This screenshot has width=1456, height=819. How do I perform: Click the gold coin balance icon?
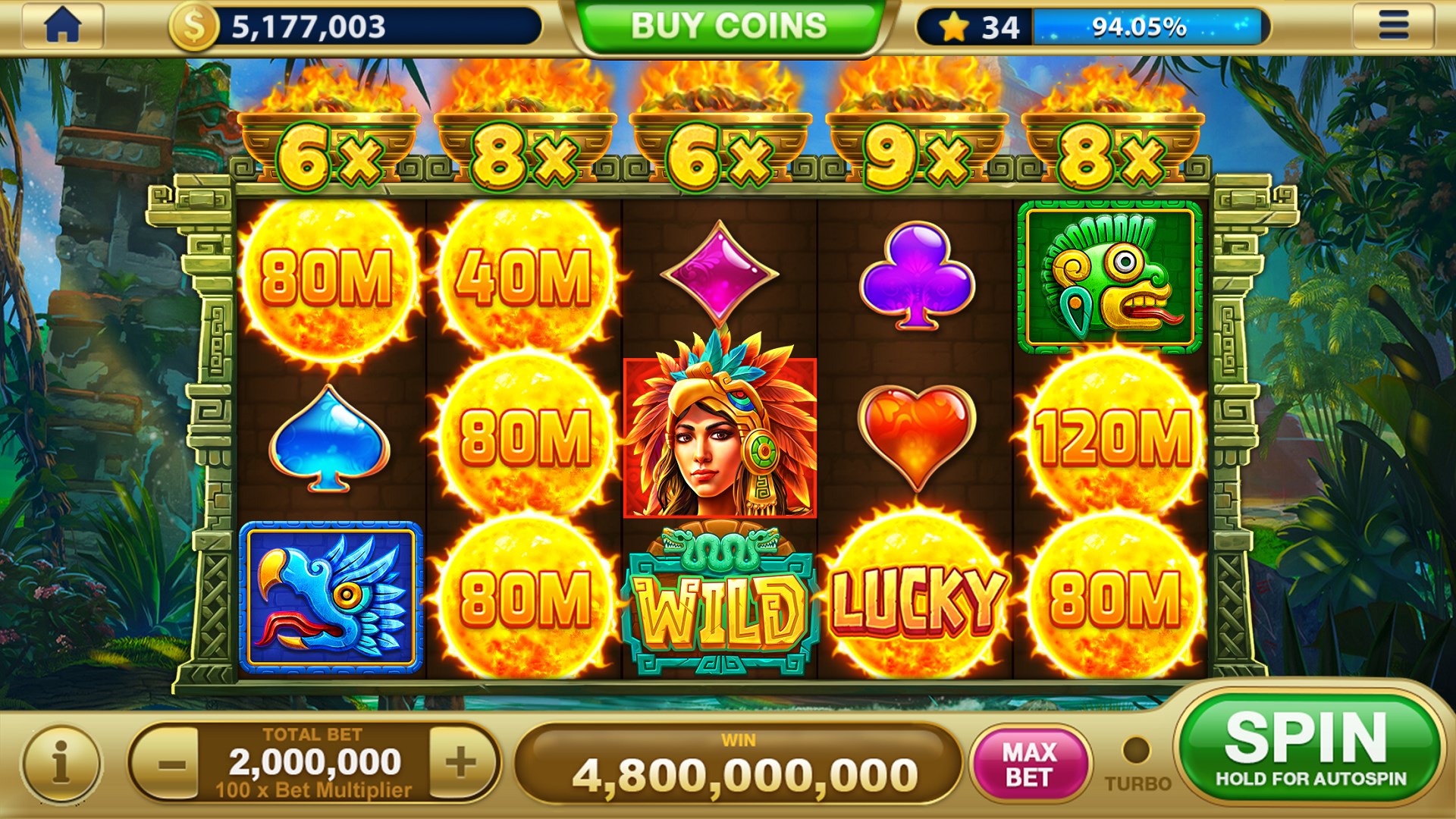195,24
